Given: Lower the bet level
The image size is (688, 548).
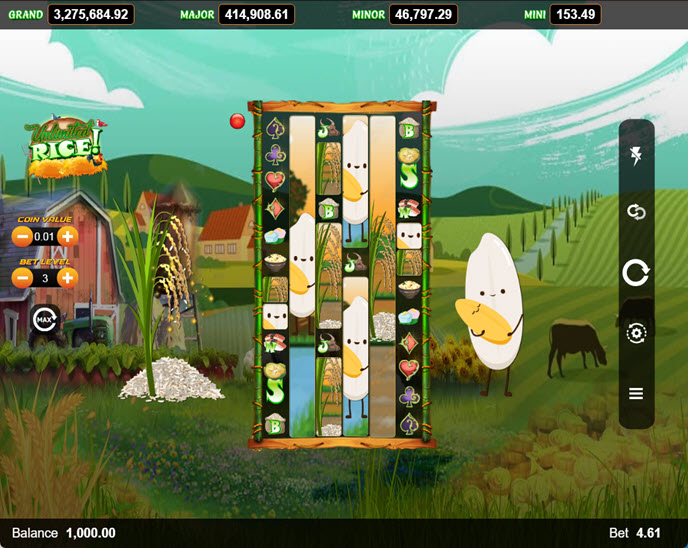Looking at the screenshot, I should click(x=21, y=277).
